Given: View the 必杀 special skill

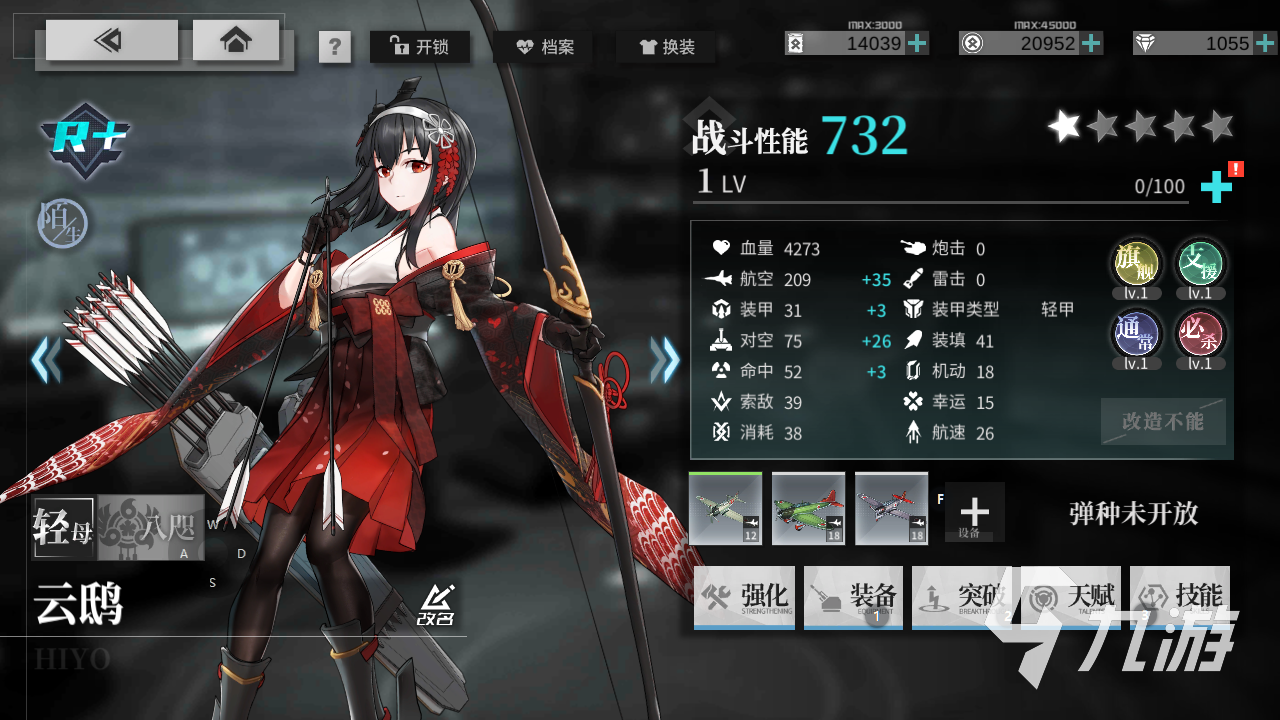Looking at the screenshot, I should tap(1200, 334).
